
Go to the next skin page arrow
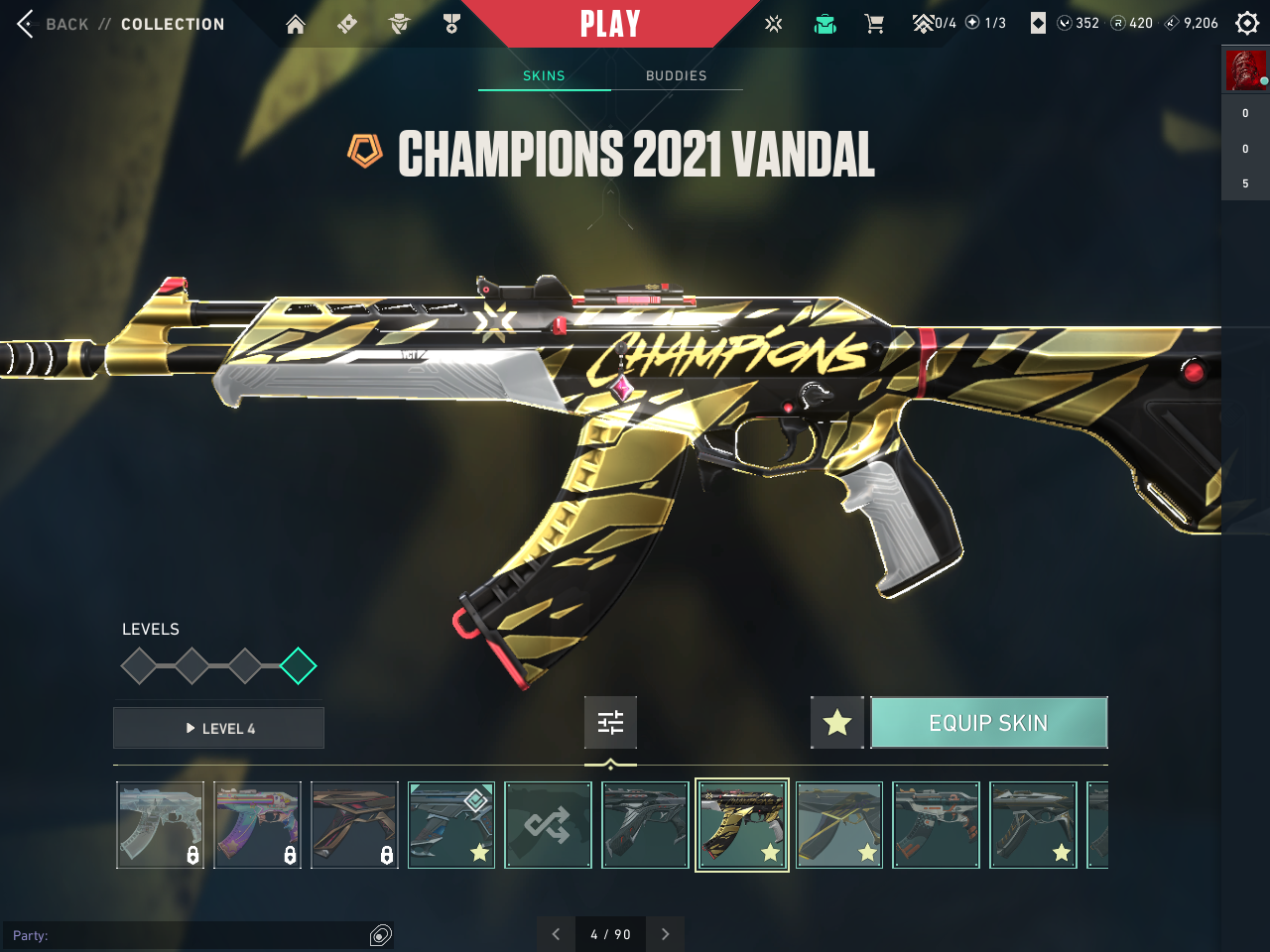pos(665,934)
